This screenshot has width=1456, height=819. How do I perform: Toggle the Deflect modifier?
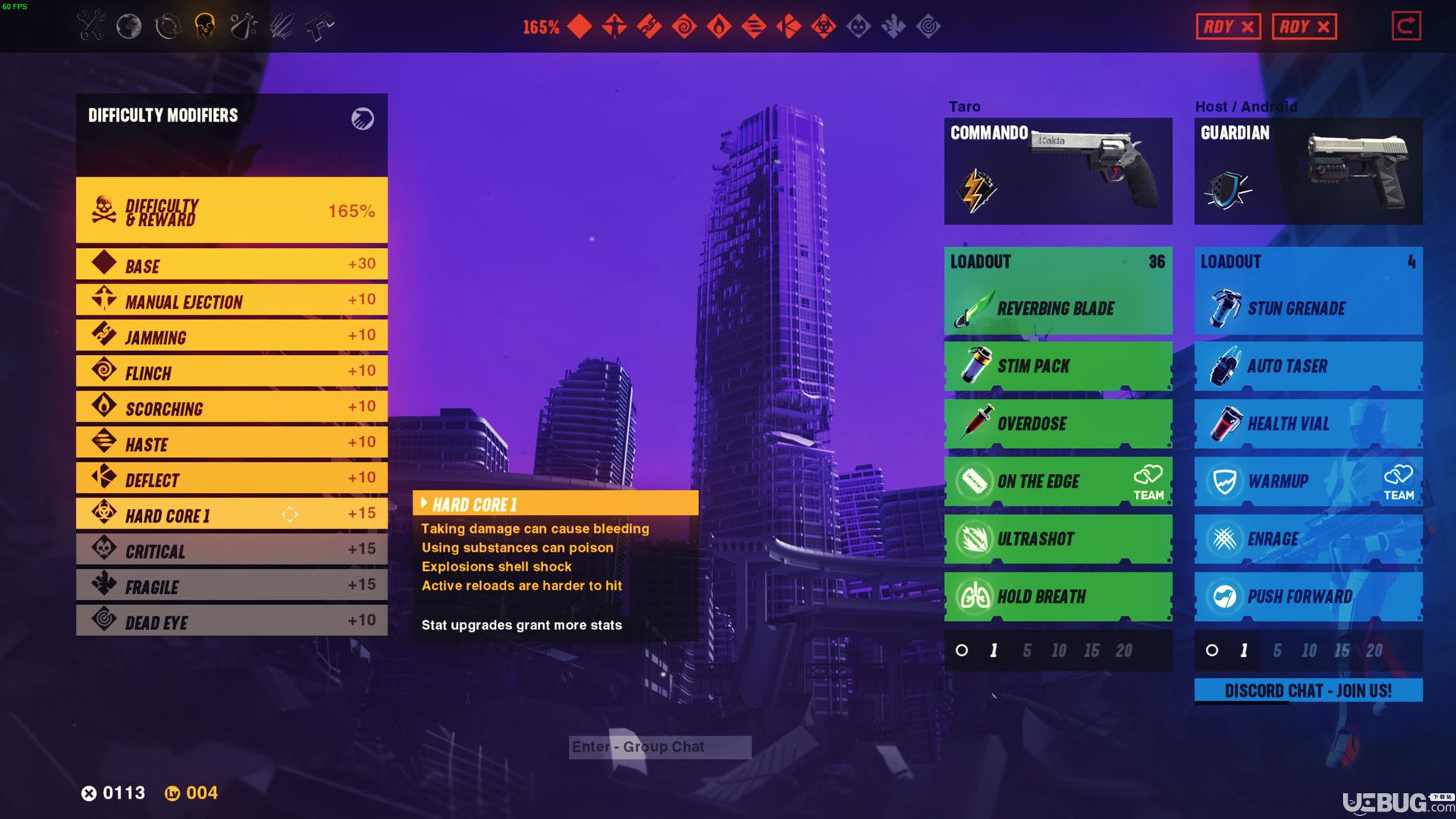pos(231,479)
